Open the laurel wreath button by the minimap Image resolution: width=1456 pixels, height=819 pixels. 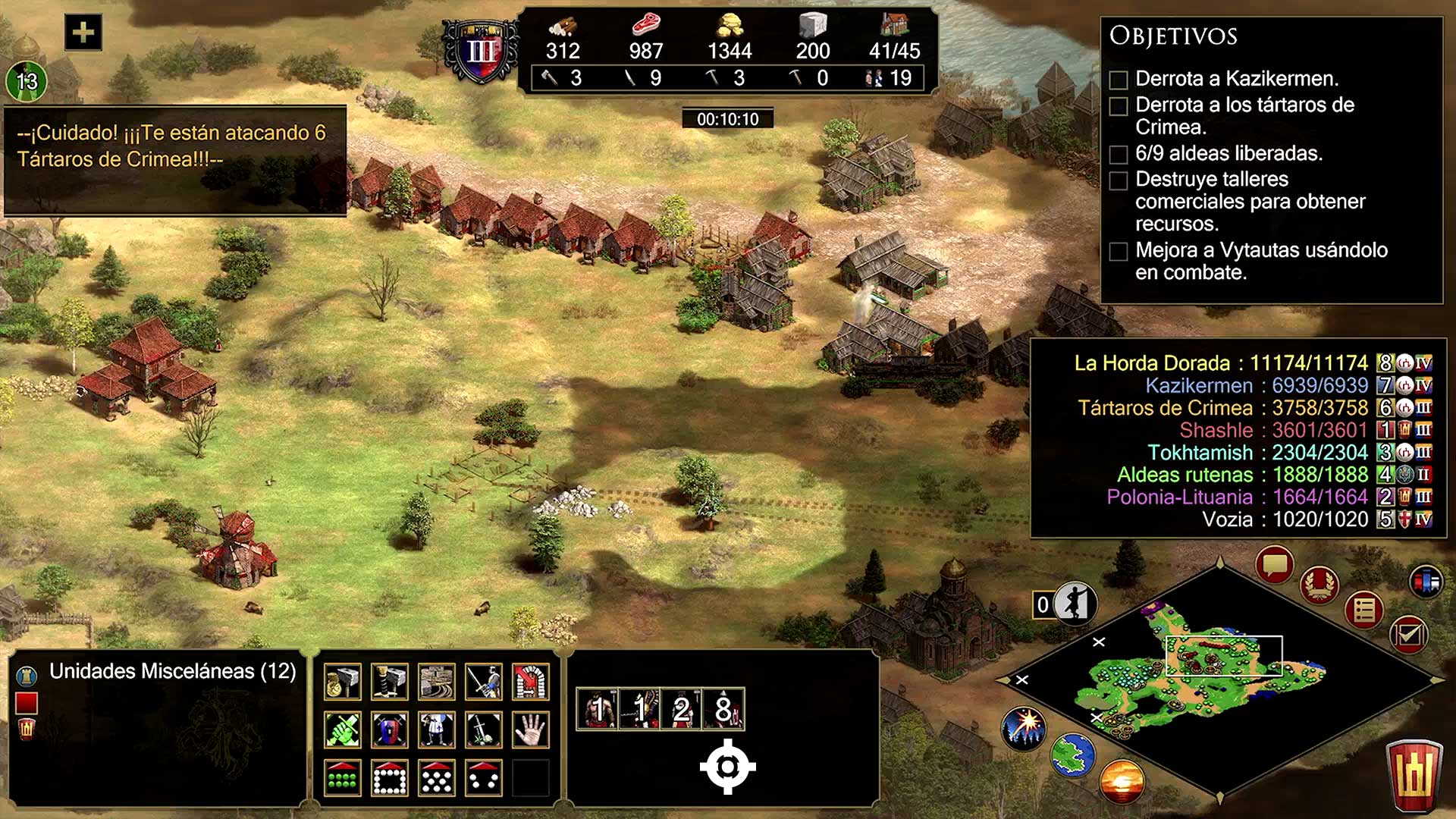(x=1319, y=585)
